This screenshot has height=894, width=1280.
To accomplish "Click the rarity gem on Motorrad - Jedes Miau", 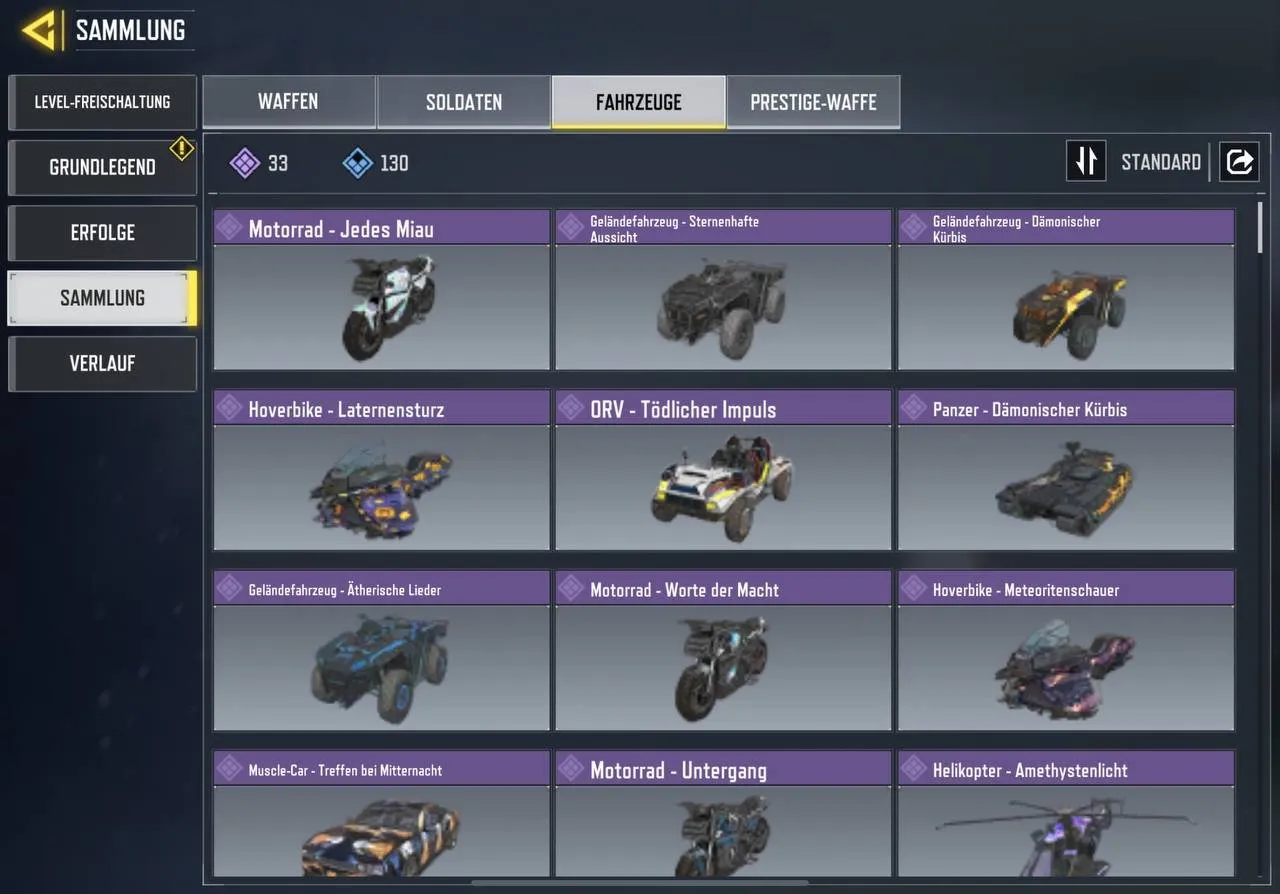I will coord(230,228).
